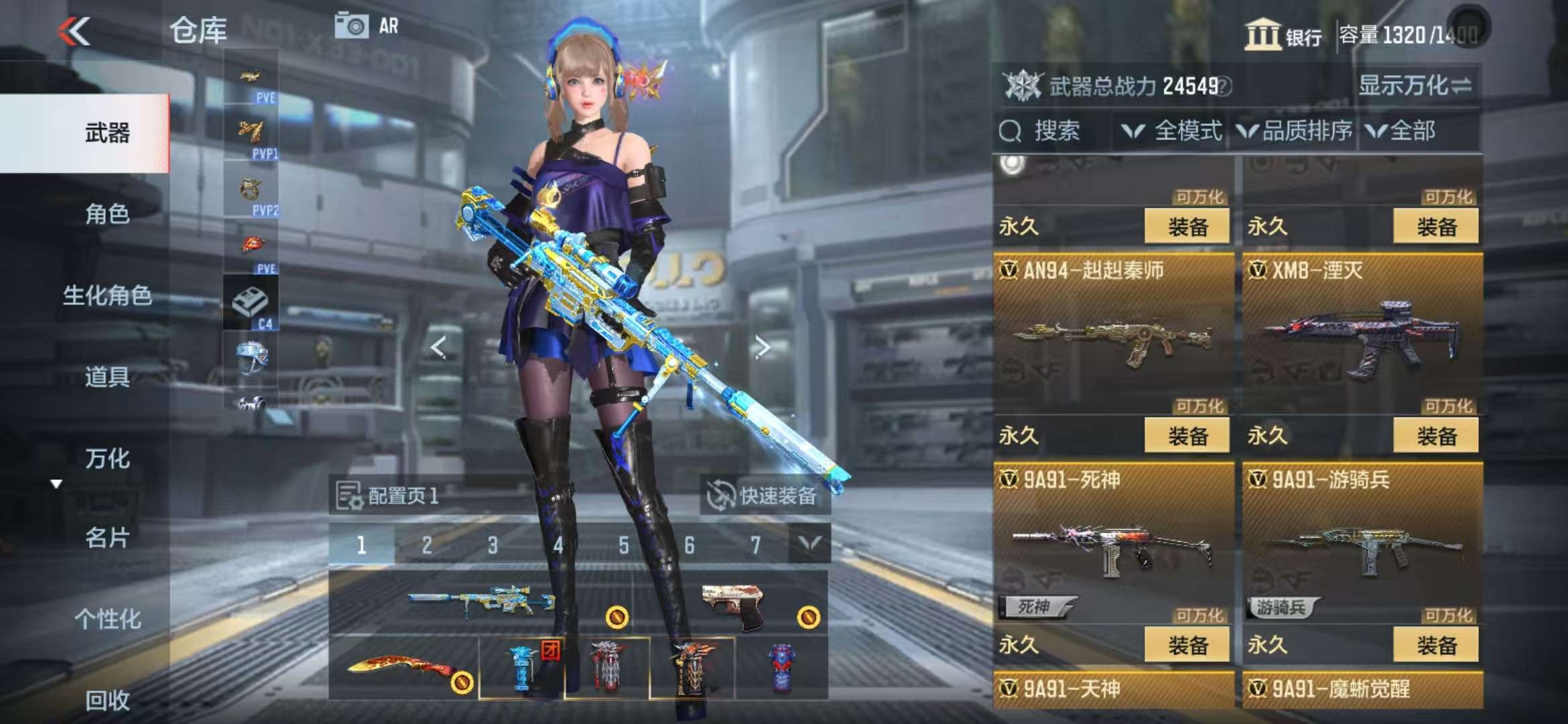Equip the XM8-湮灭 weapon

point(1435,436)
